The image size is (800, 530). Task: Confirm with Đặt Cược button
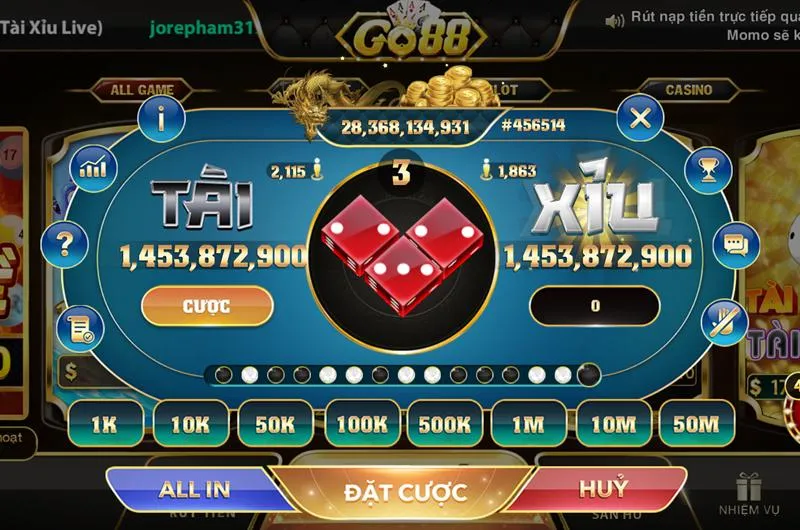405,492
